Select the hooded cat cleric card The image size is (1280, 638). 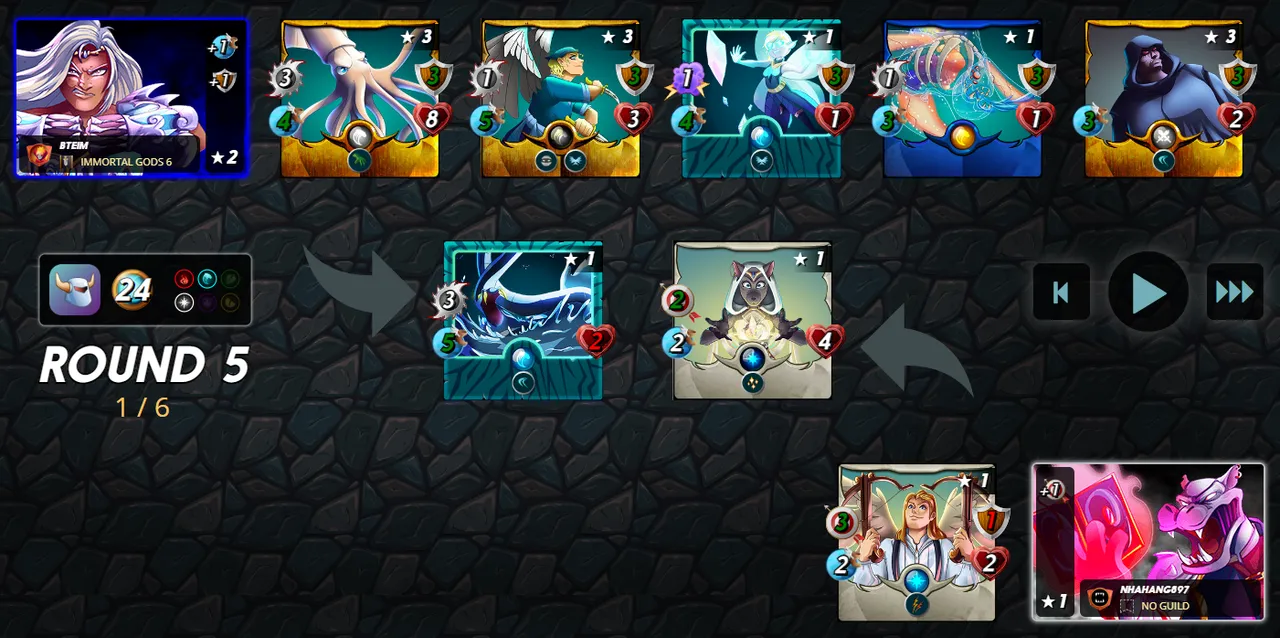click(752, 320)
